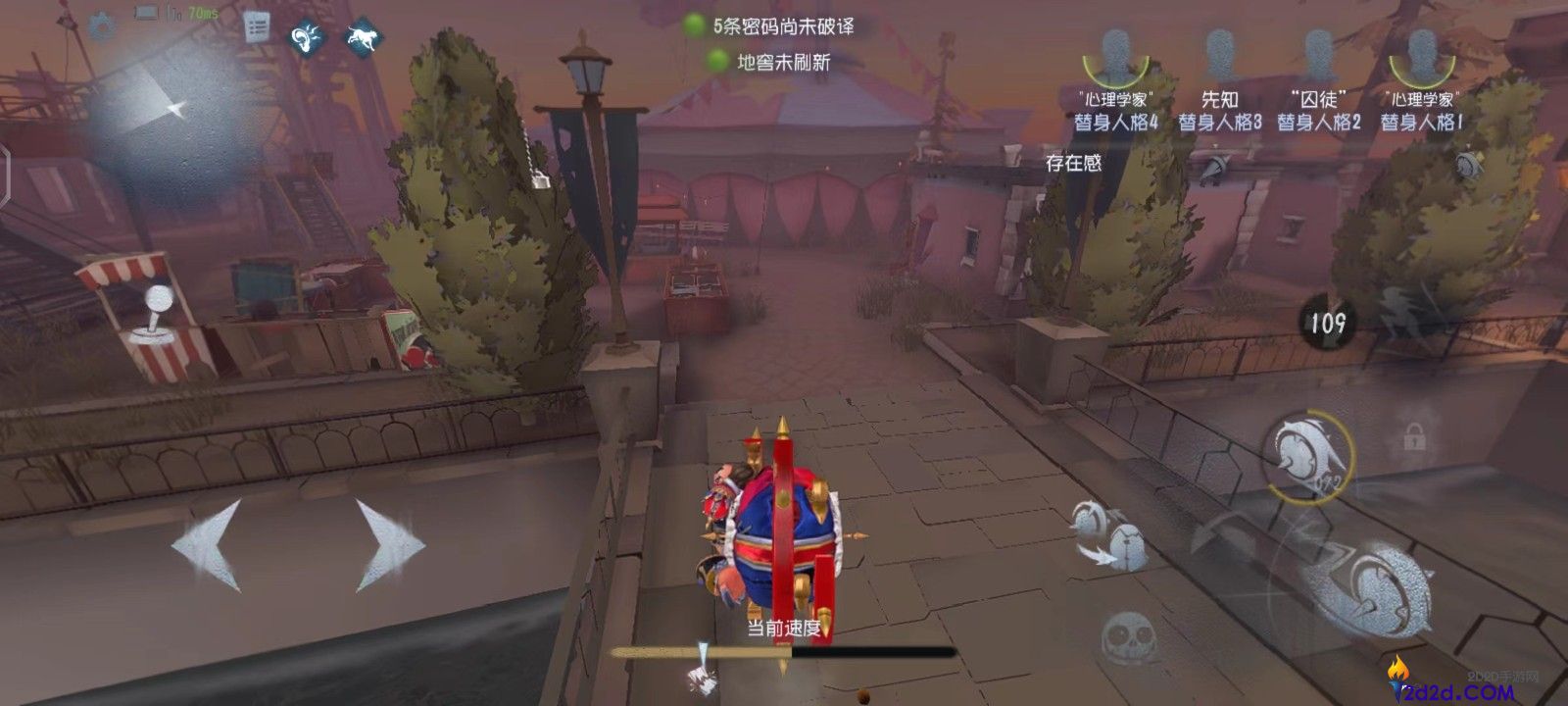
Task: Tap the ear listening trait icon
Action: 306,36
